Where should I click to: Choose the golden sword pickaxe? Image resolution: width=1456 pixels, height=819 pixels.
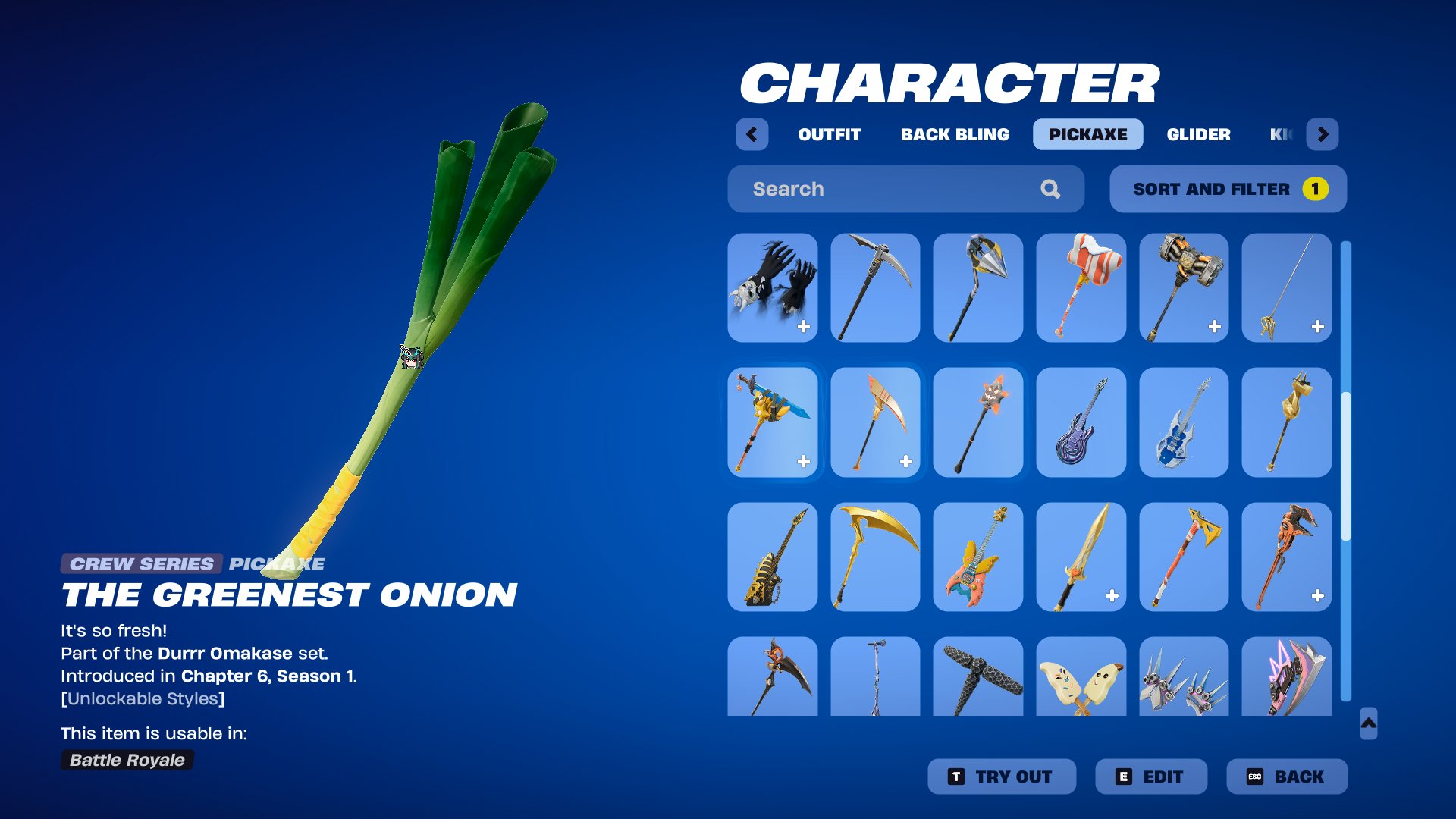(x=1081, y=557)
